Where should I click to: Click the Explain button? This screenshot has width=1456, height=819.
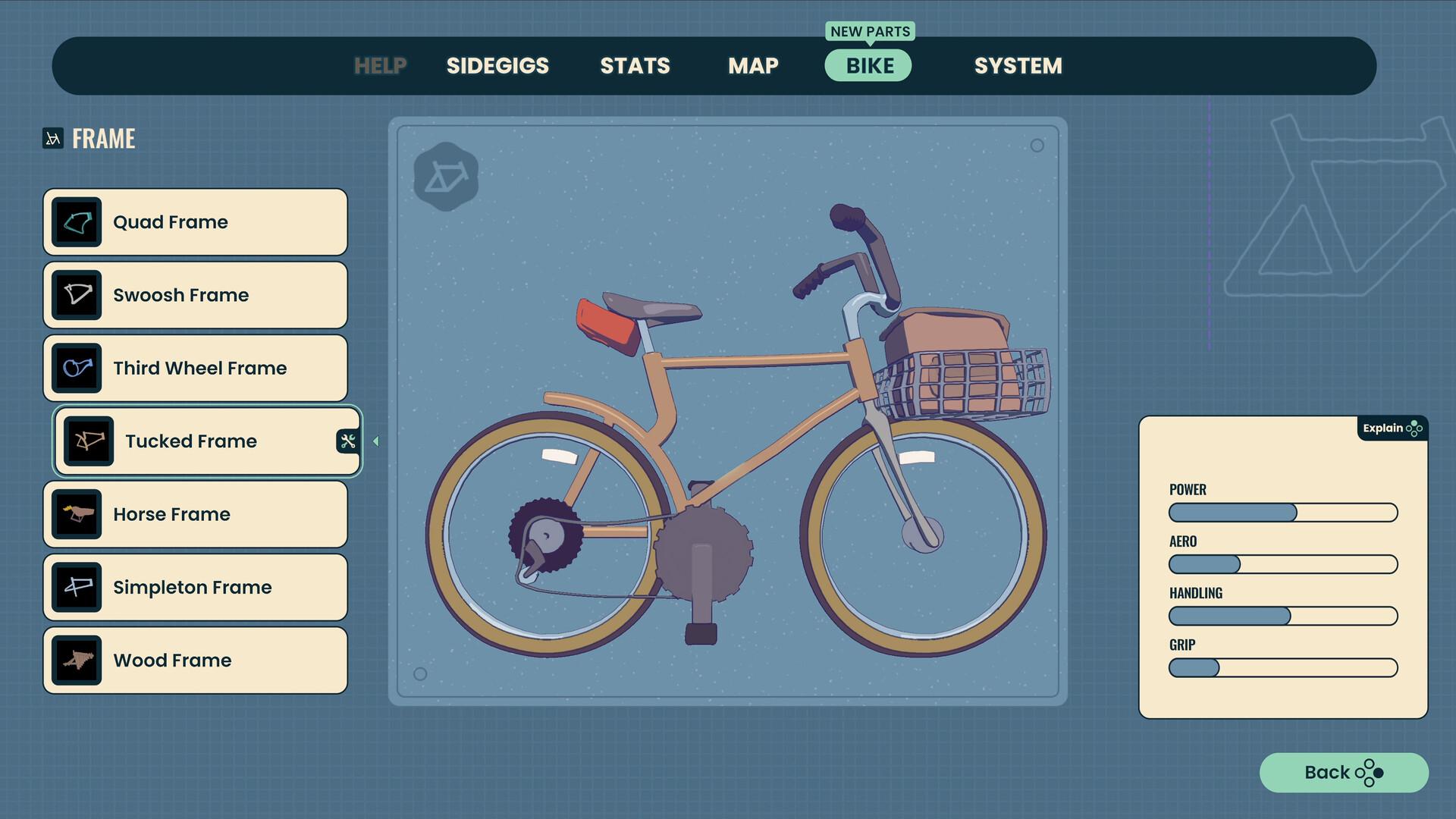pyautogui.click(x=1385, y=428)
